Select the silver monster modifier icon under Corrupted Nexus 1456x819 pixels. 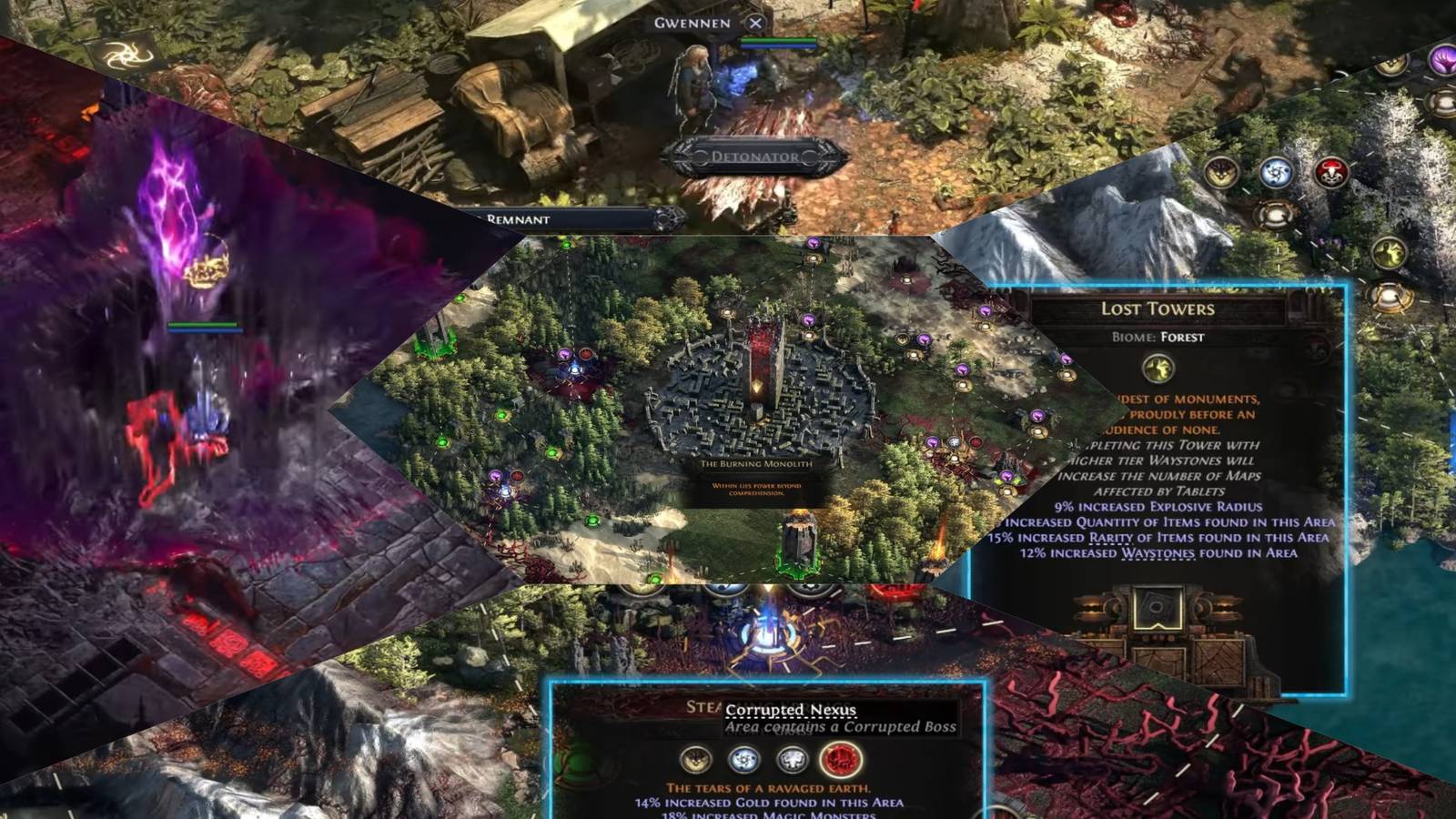click(x=792, y=760)
